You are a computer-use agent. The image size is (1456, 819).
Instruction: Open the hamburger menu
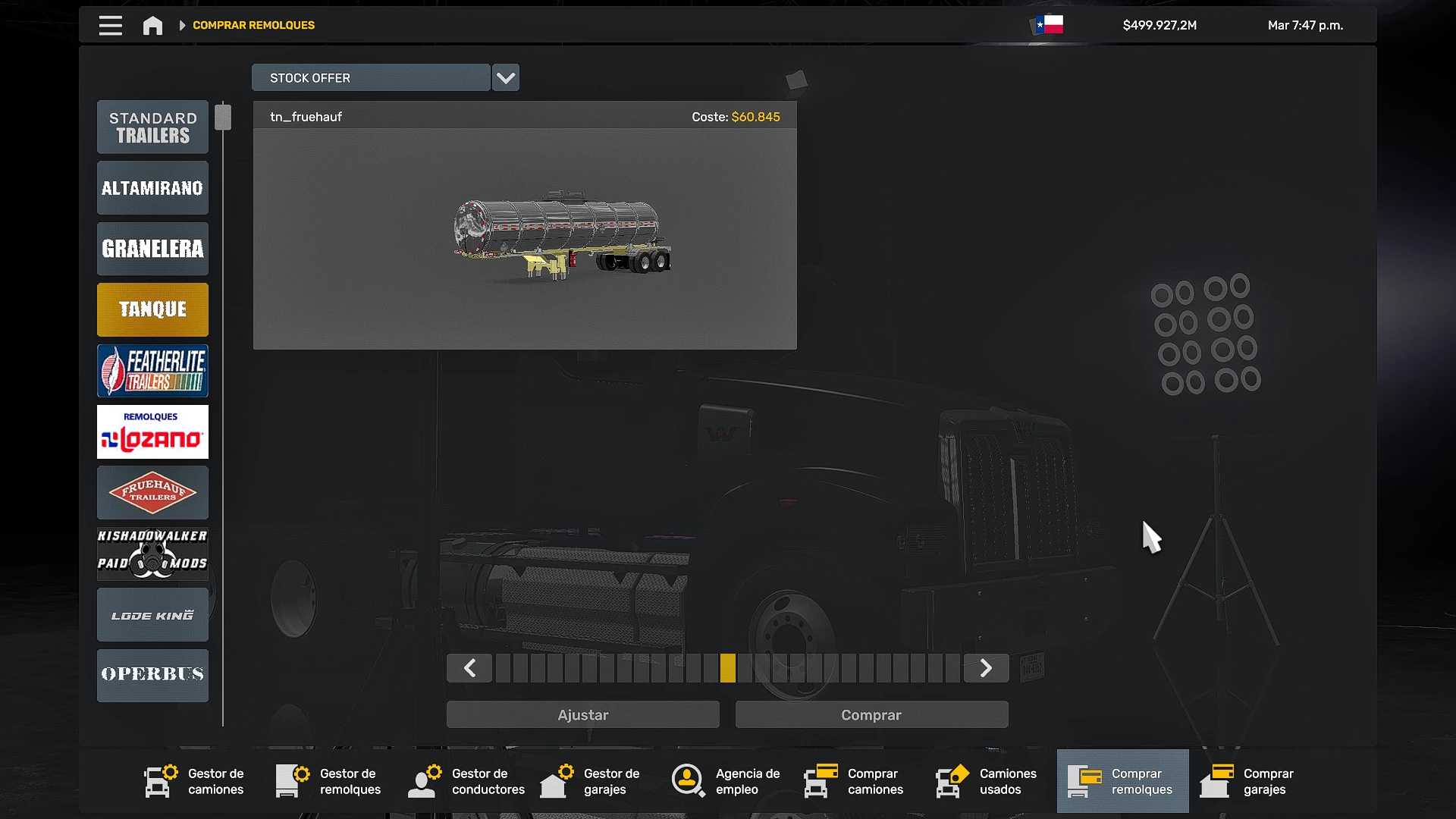110,25
